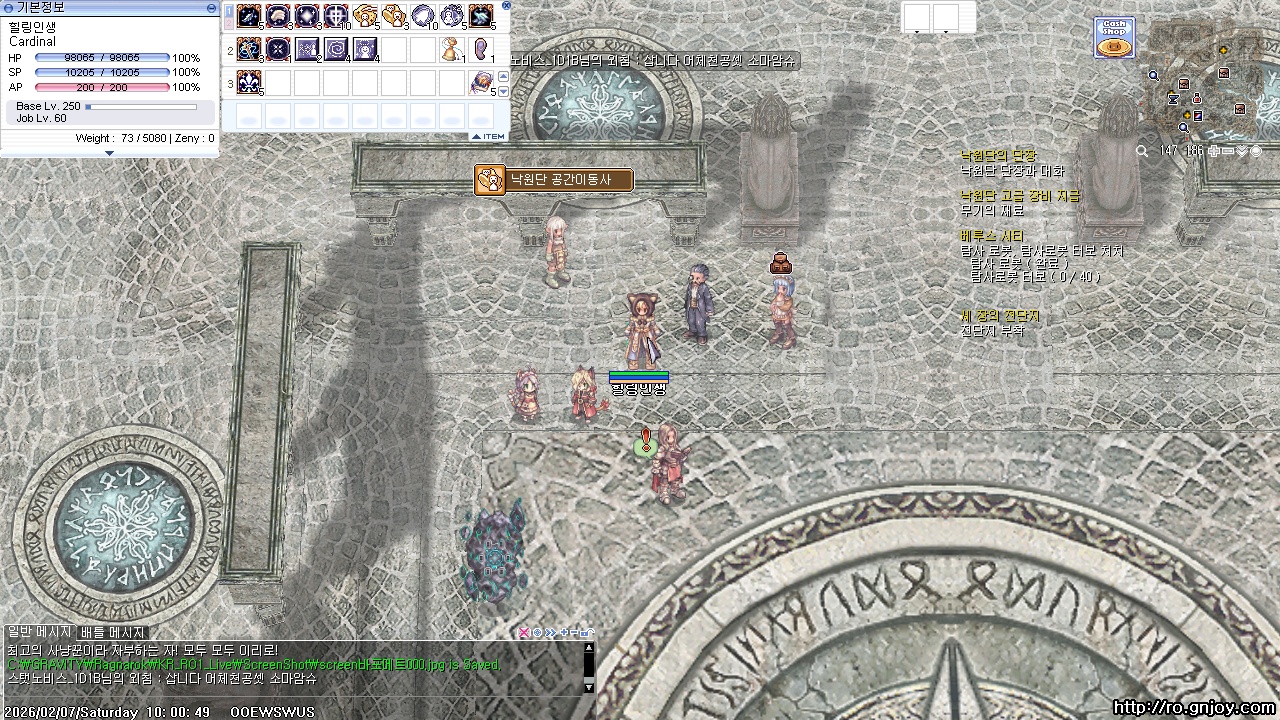Close the skill hotbar window
The height and width of the screenshot is (720, 1280).
click(x=506, y=6)
